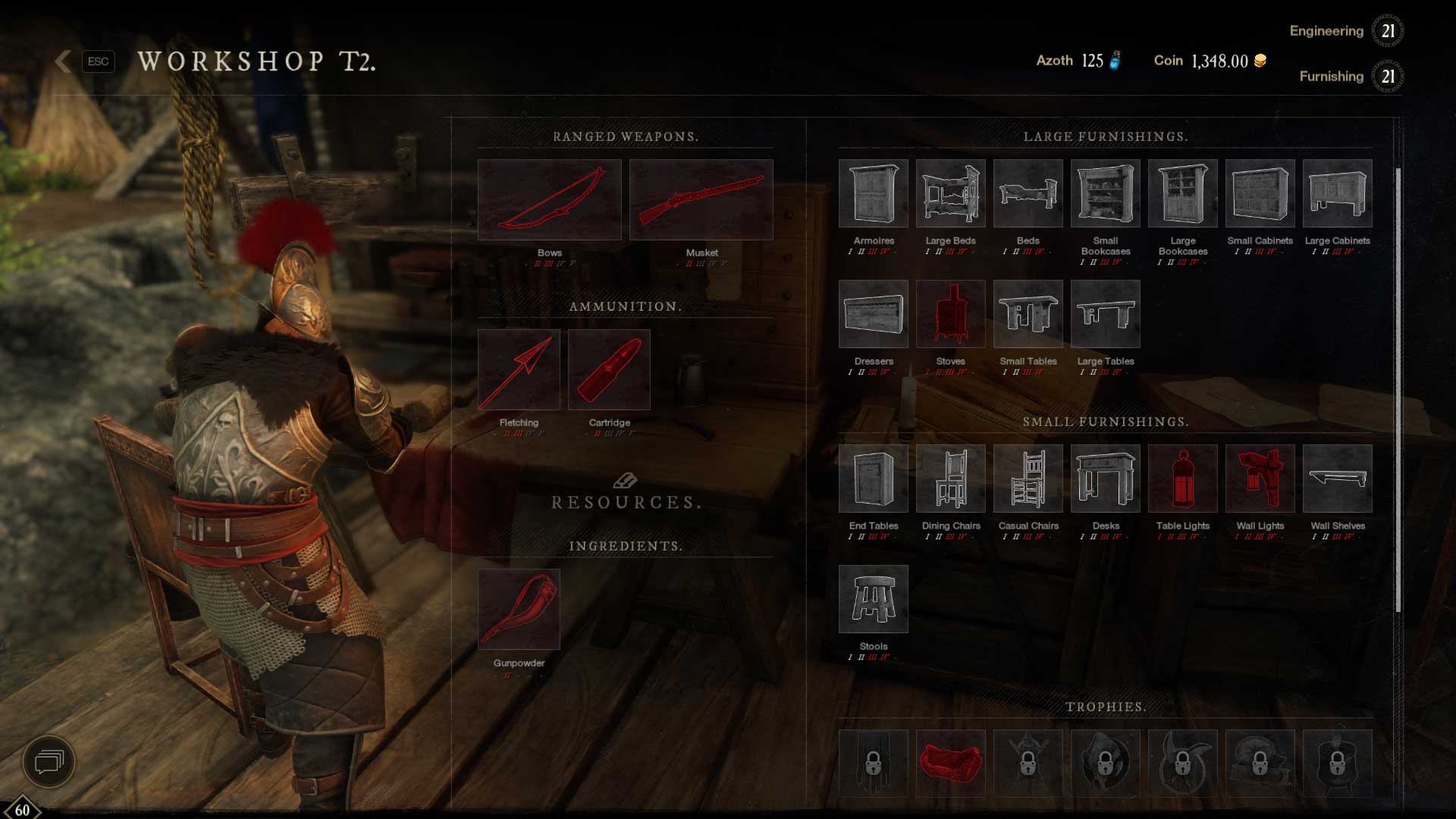
Task: Select the unlocked red trophy tile
Action: [950, 762]
